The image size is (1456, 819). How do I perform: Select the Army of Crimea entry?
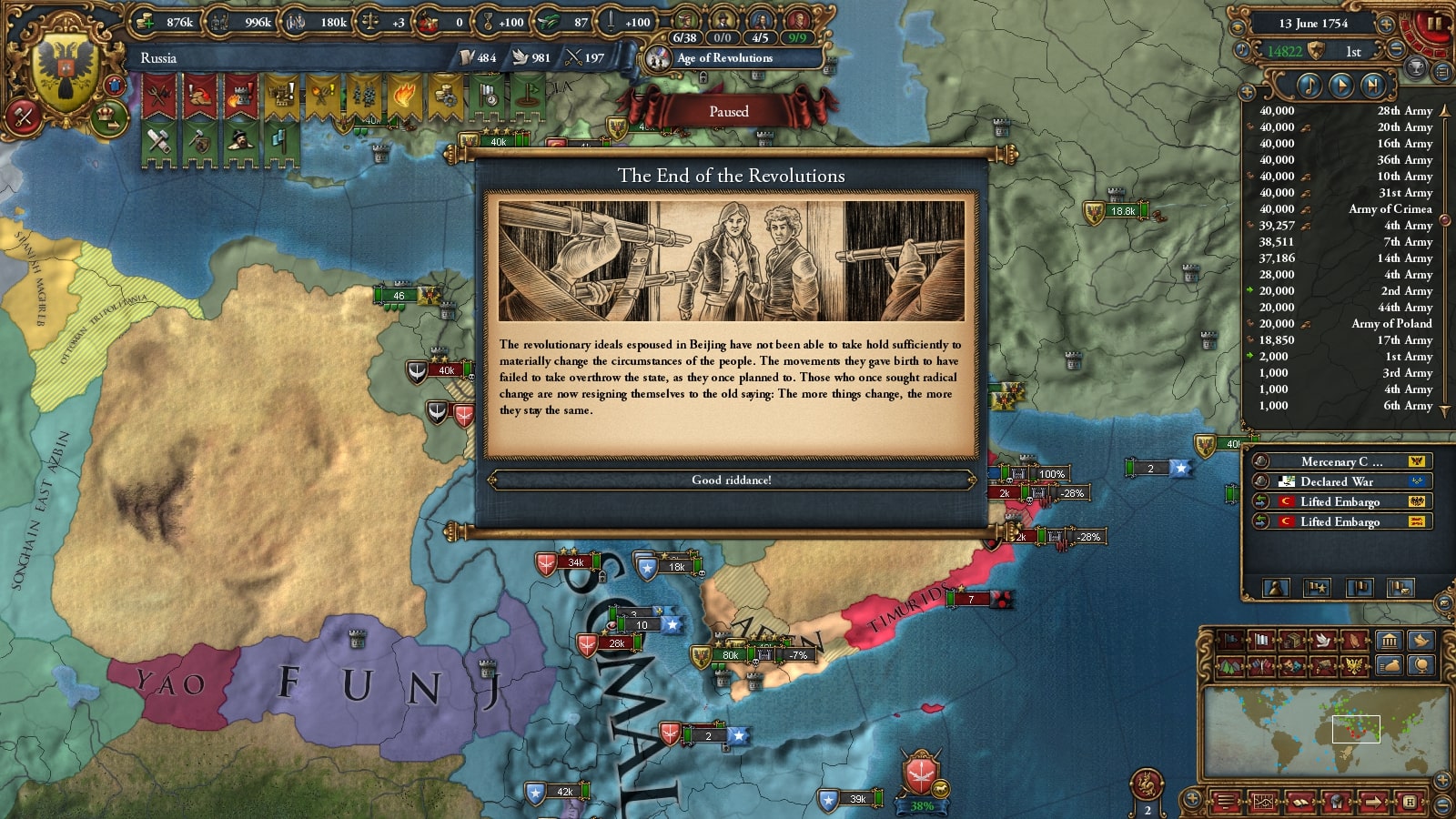click(x=1390, y=209)
